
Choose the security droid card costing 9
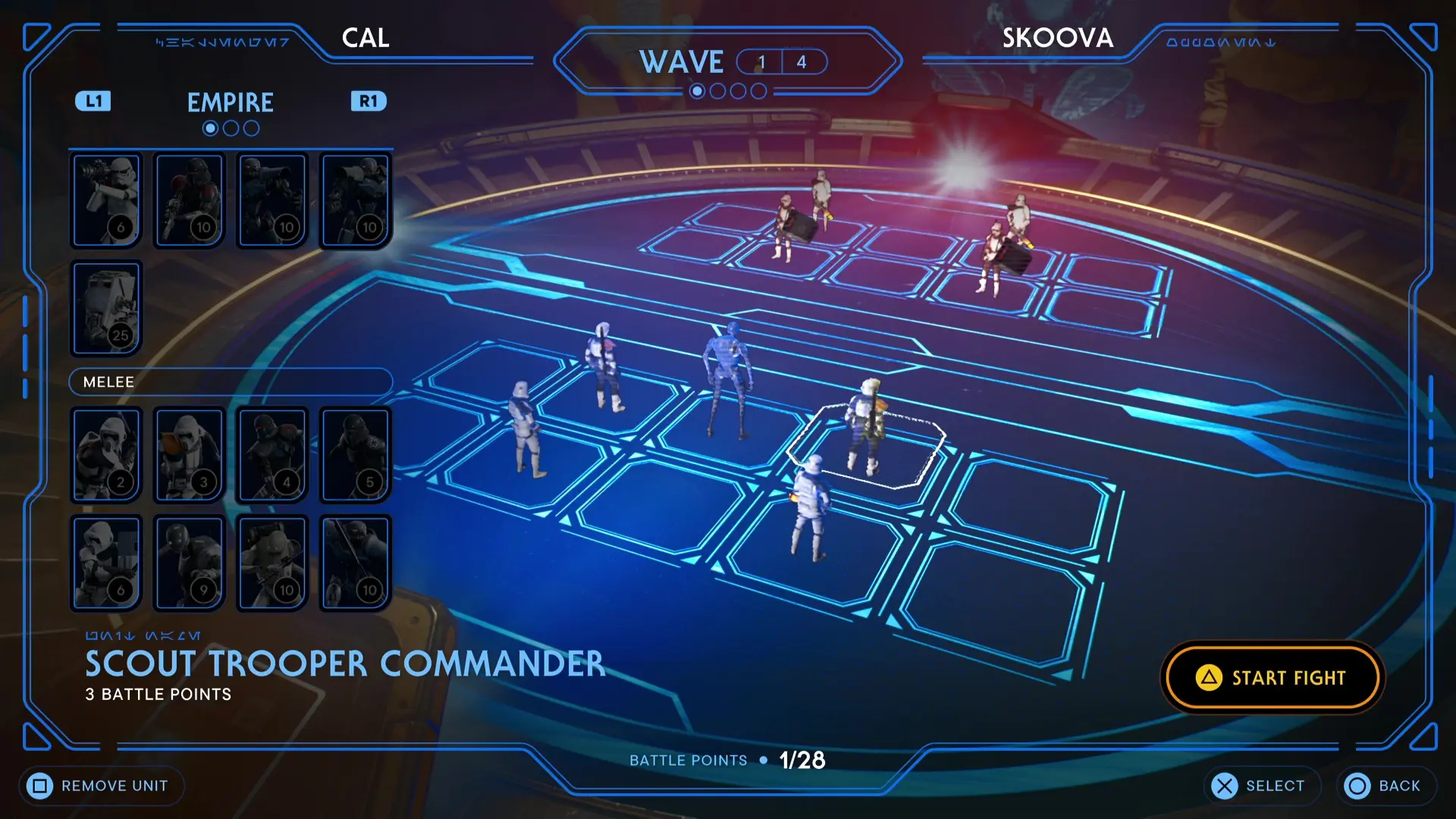click(x=188, y=562)
